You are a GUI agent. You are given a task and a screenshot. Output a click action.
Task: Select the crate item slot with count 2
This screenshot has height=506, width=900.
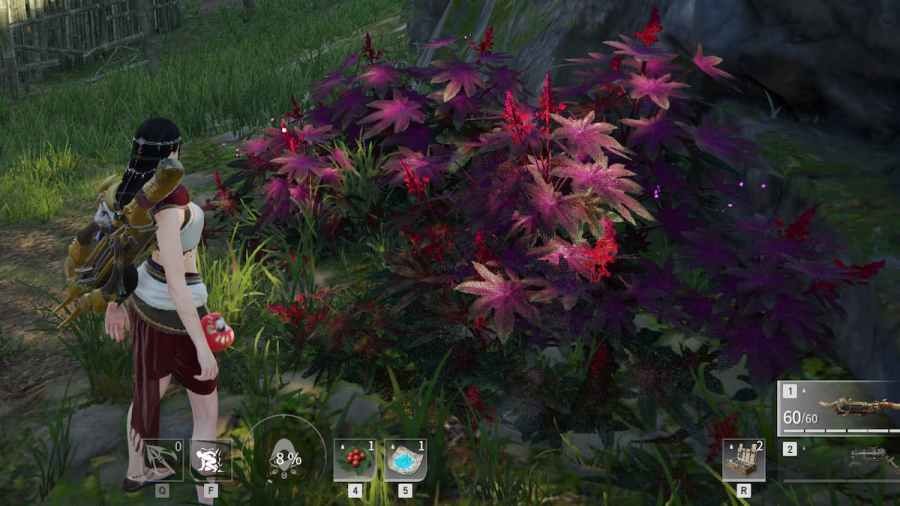(x=743, y=460)
